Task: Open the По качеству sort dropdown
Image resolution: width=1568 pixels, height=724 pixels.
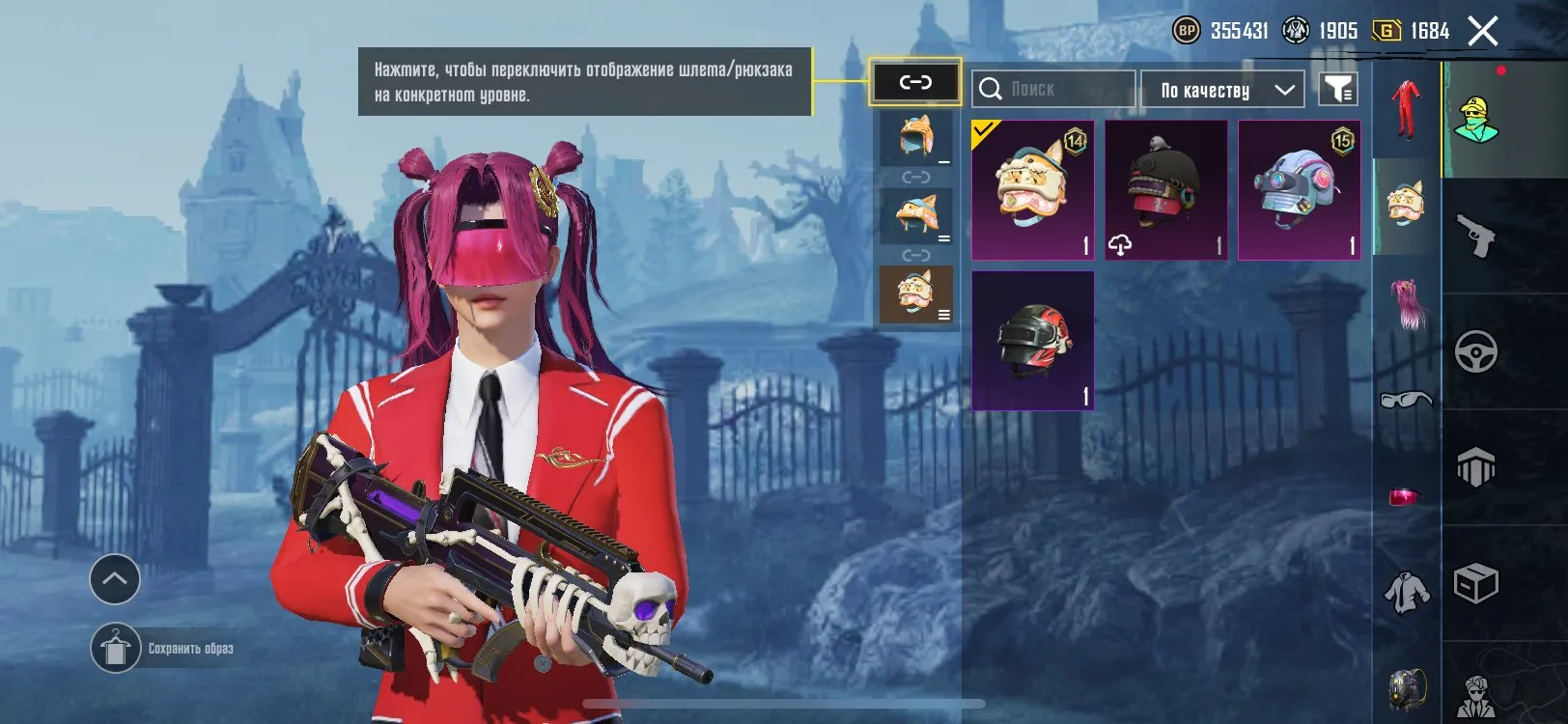Action: (1221, 89)
